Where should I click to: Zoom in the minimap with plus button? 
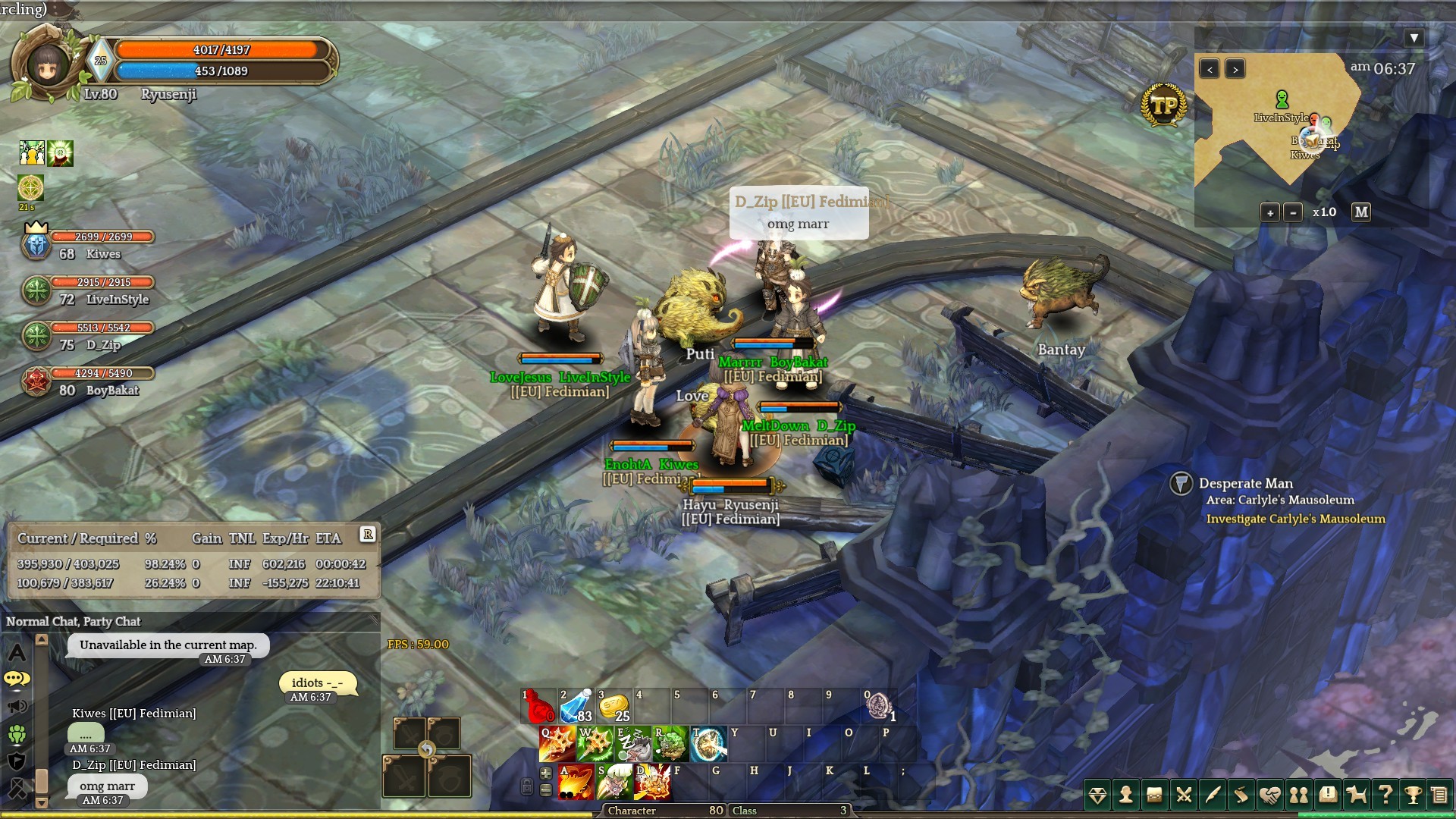click(x=1270, y=213)
